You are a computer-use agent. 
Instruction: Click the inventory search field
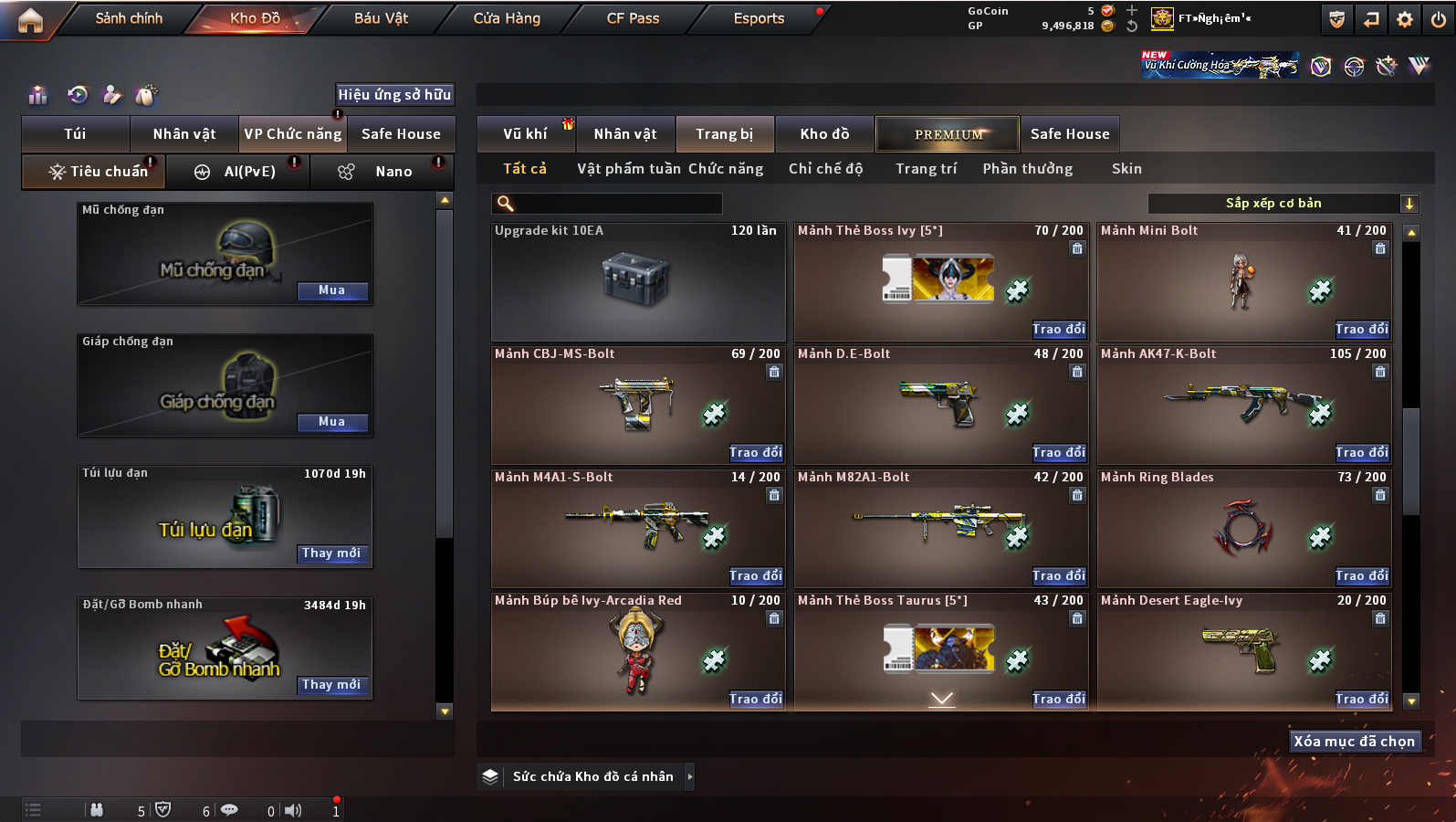(x=607, y=204)
